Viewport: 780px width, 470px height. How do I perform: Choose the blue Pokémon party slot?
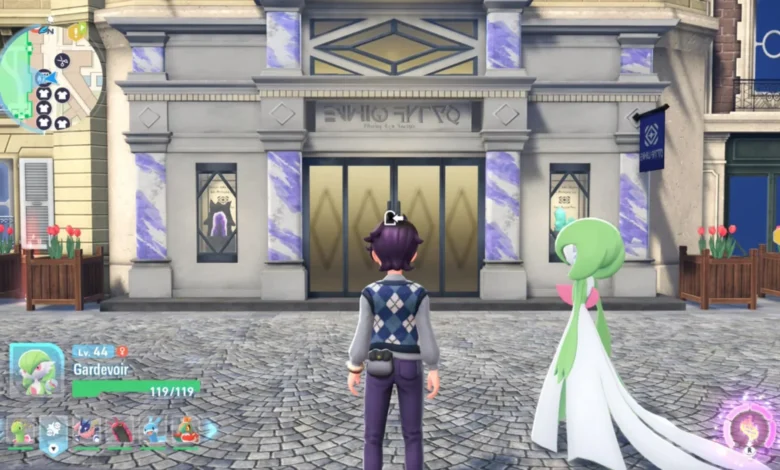pyautogui.click(x=153, y=432)
